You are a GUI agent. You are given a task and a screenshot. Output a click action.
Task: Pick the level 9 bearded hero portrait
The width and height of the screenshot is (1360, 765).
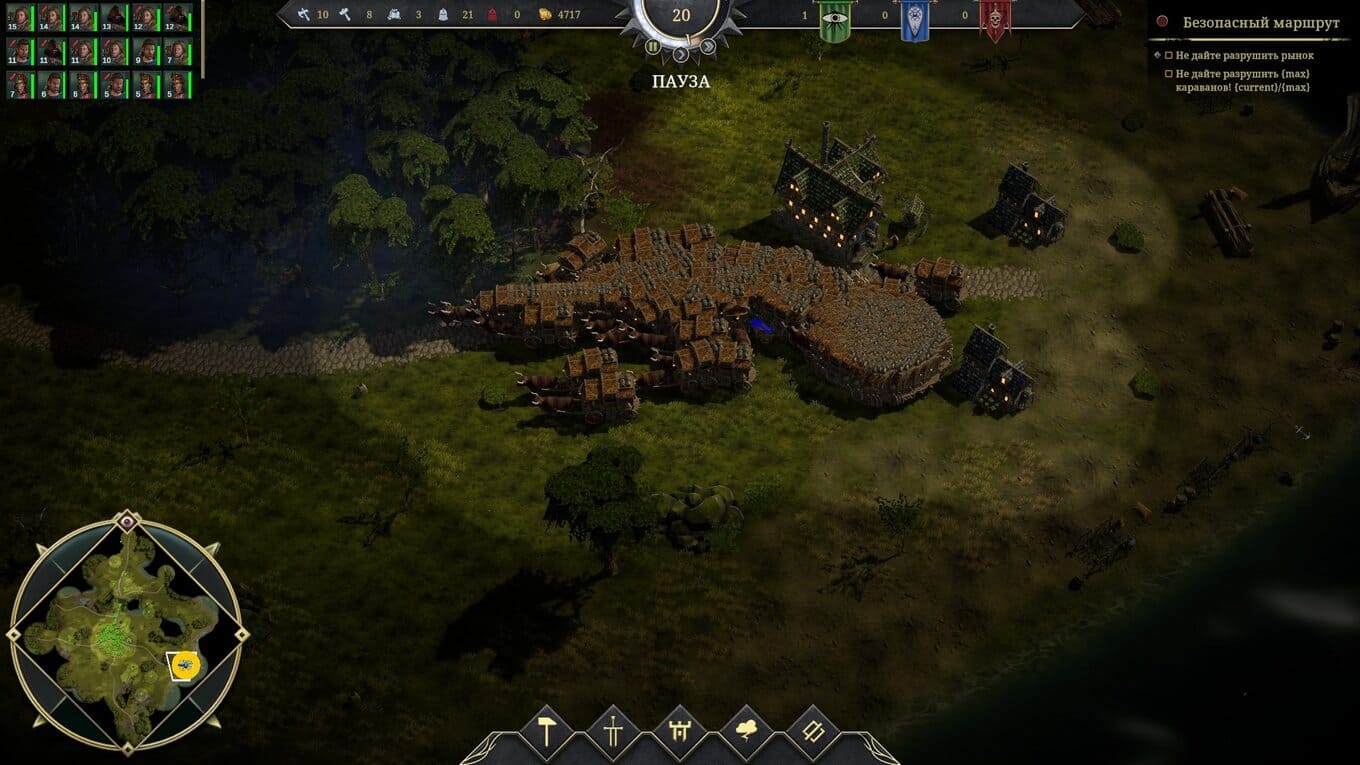(x=144, y=51)
